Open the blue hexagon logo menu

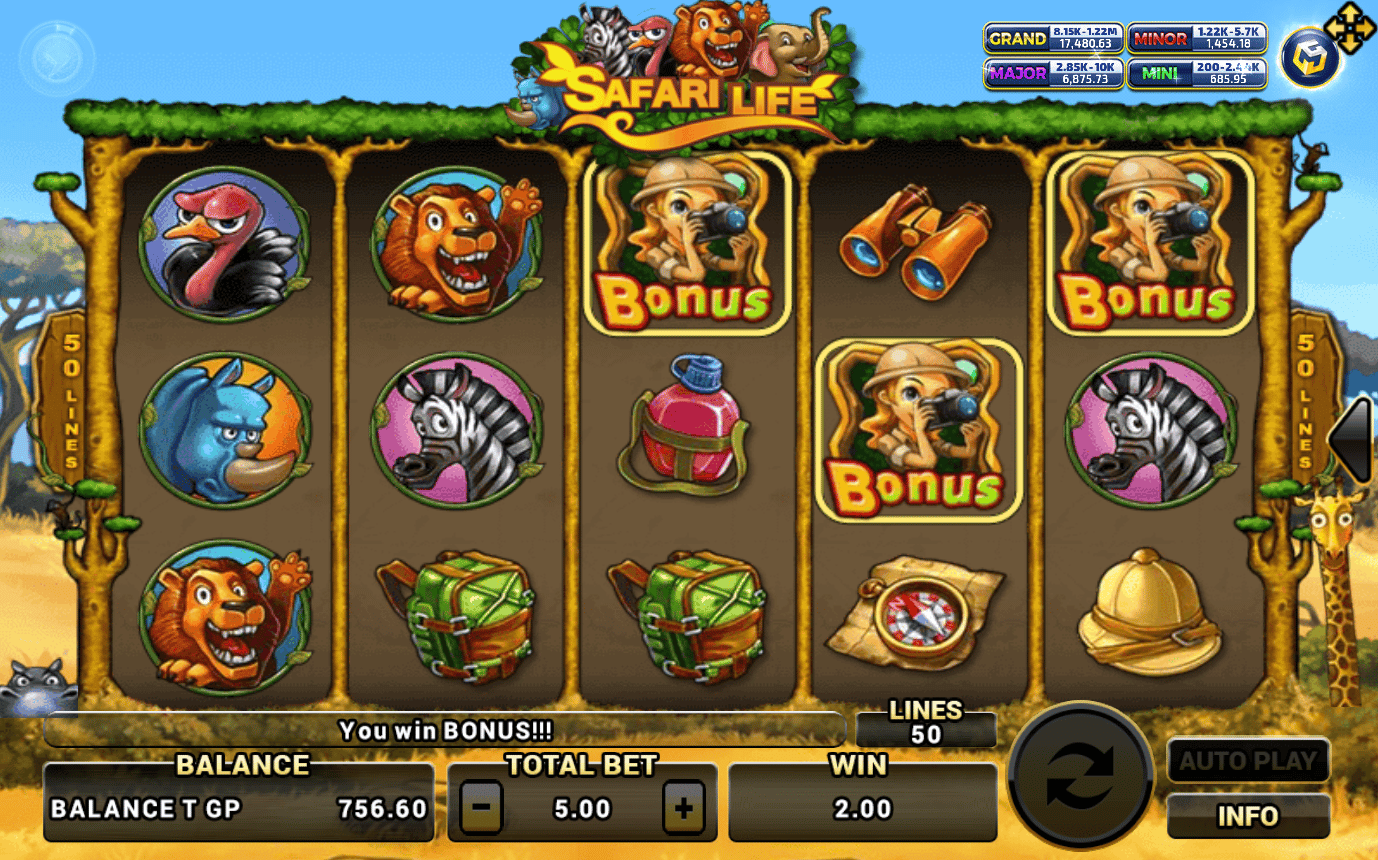pos(1311,59)
